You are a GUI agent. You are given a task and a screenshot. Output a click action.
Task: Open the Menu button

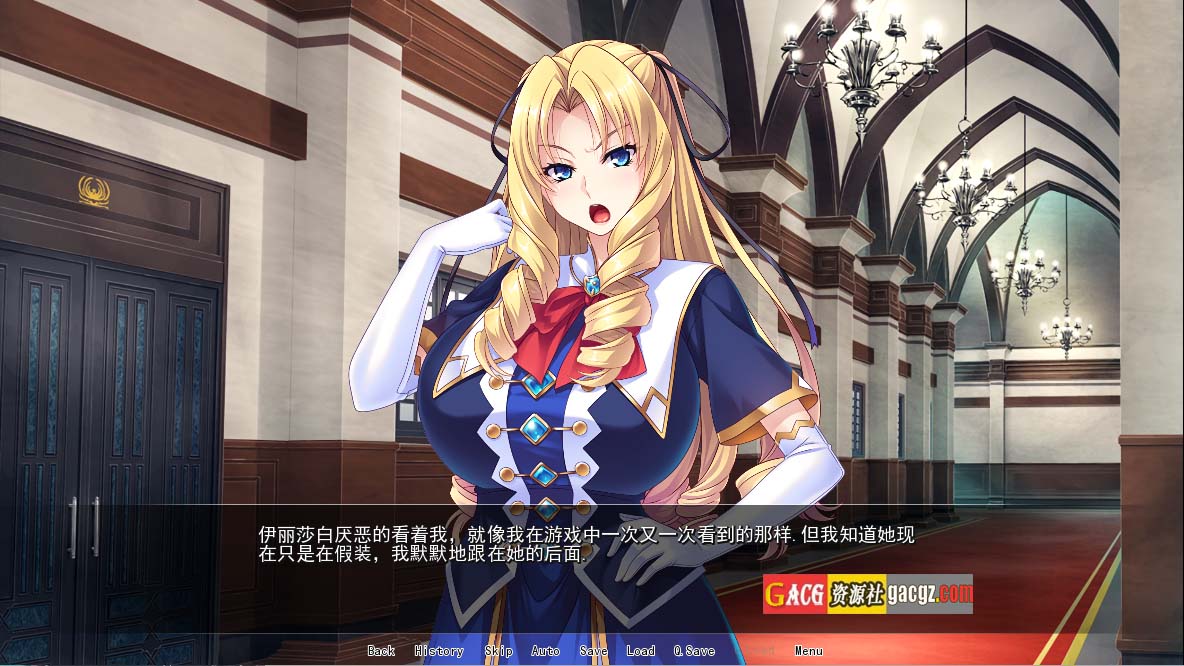tap(809, 651)
